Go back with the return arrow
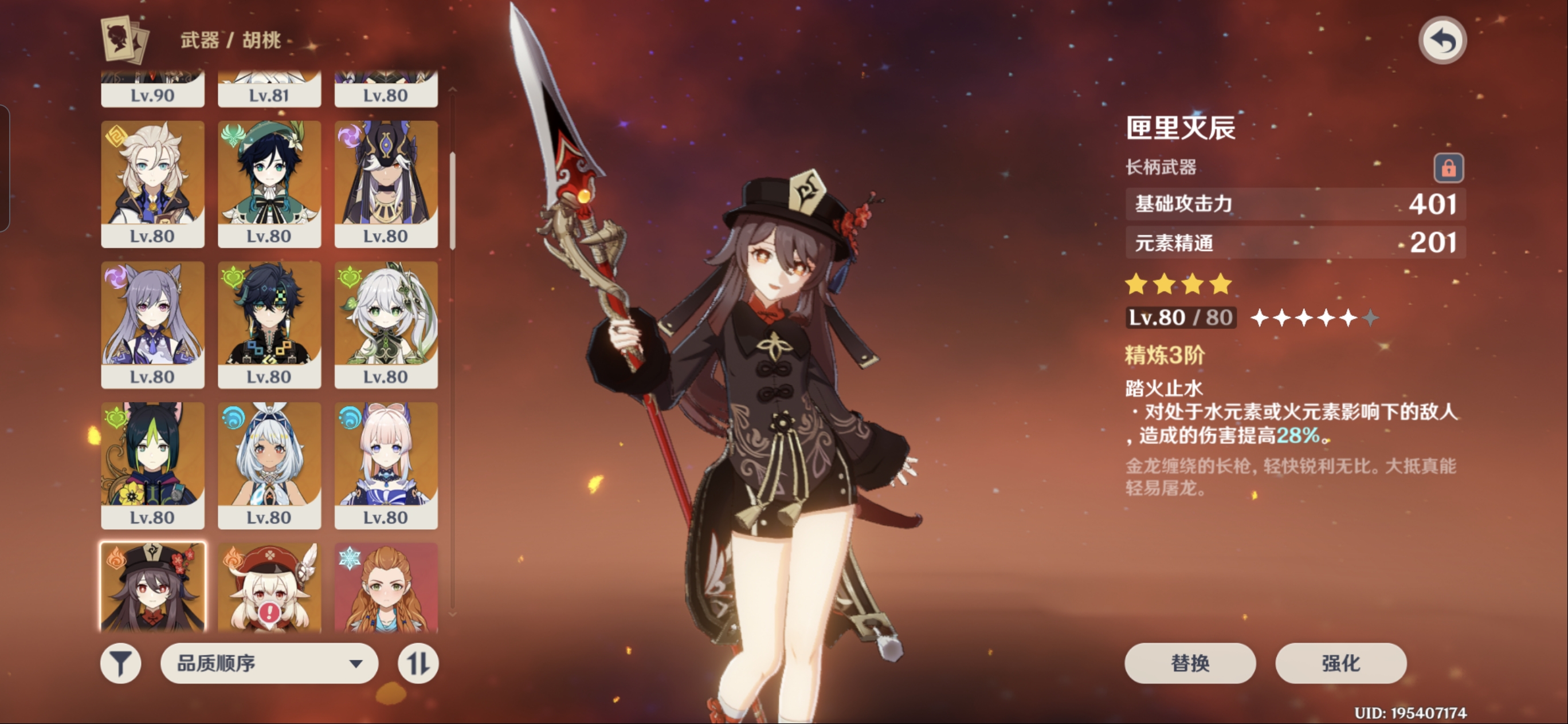Image resolution: width=1568 pixels, height=724 pixels. [1442, 41]
